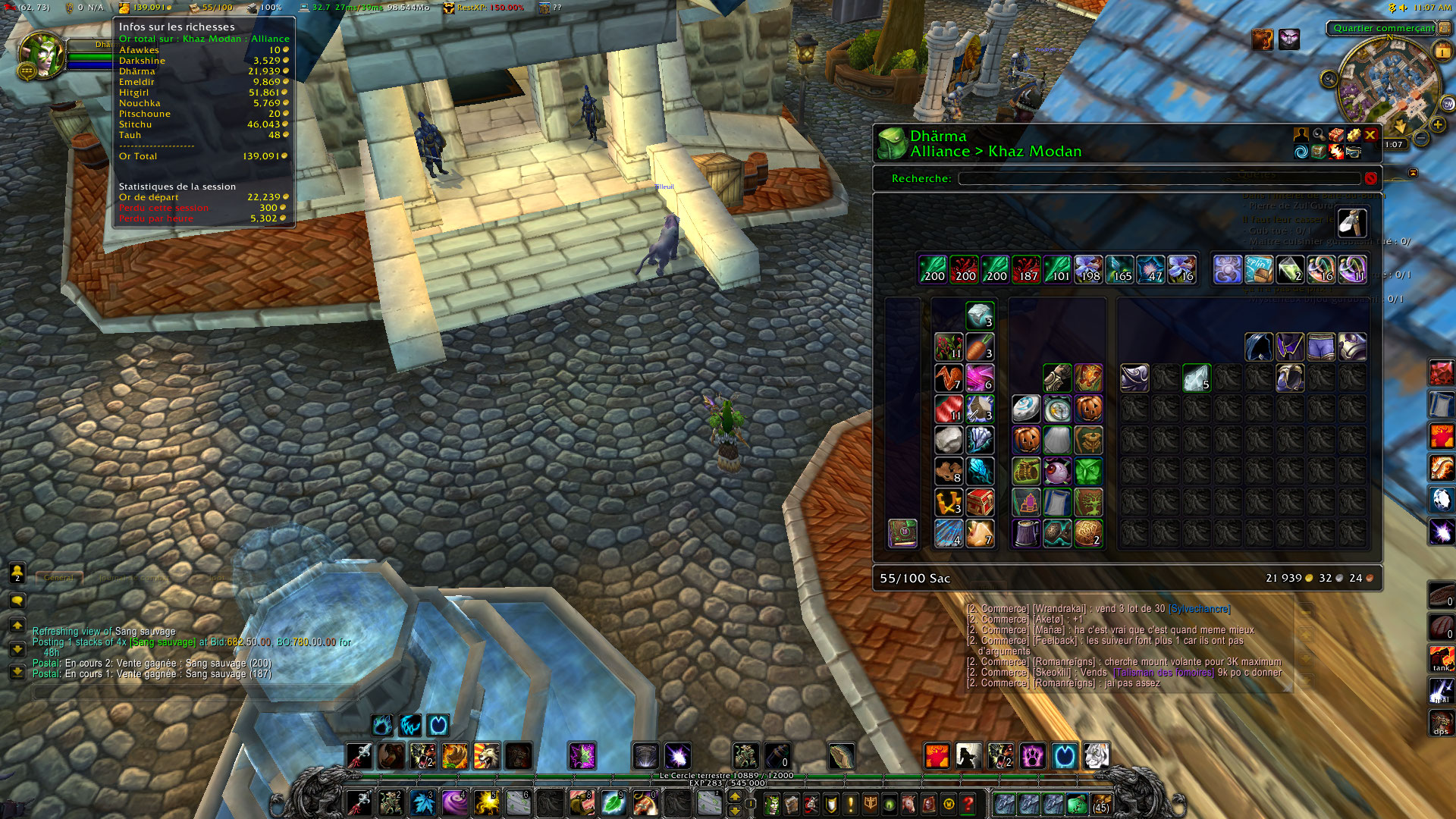Activate the purple swirl ability in slot 4

click(454, 802)
